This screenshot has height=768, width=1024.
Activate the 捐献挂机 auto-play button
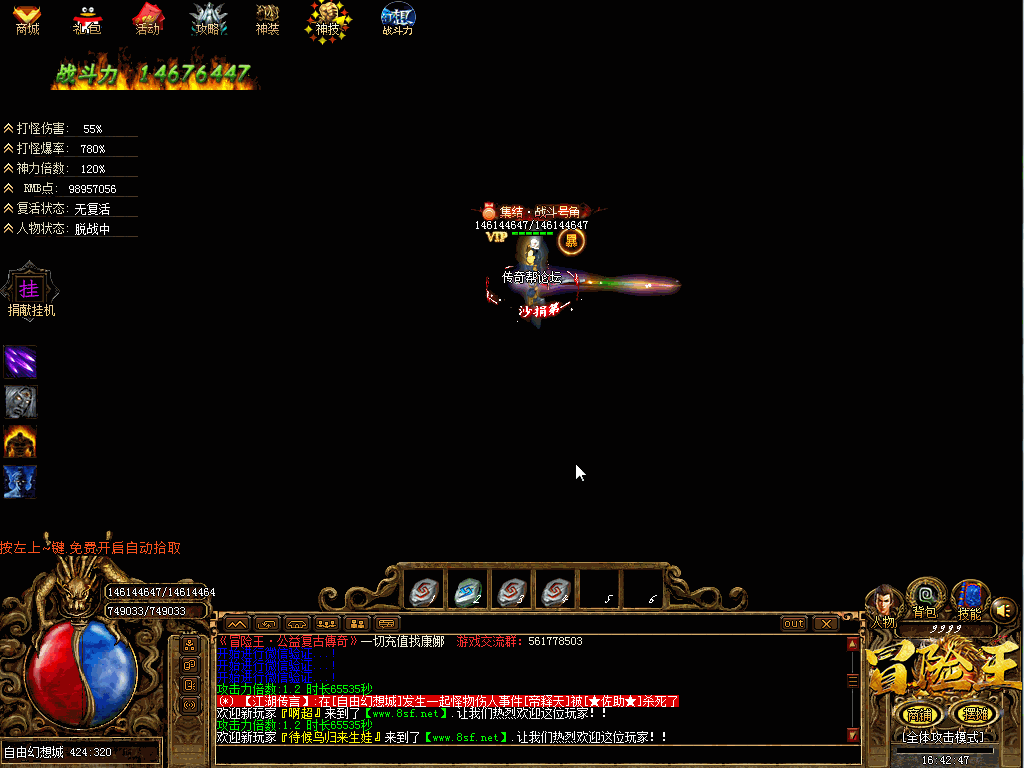click(31, 291)
